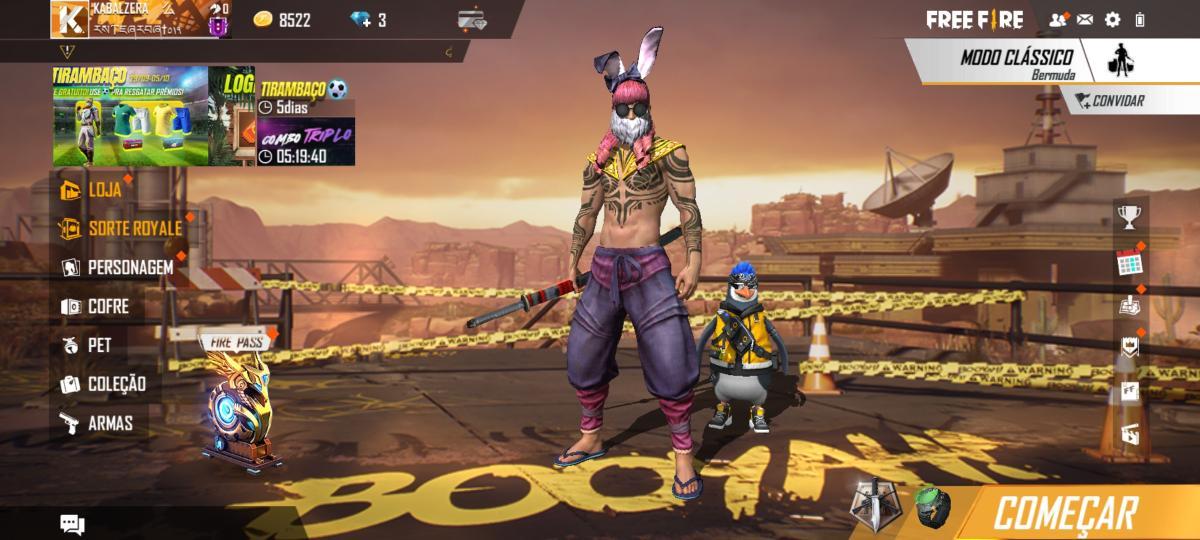Screen dimensions: 1200x540
Task: Start a match with the Começar button
Action: coord(1065,514)
